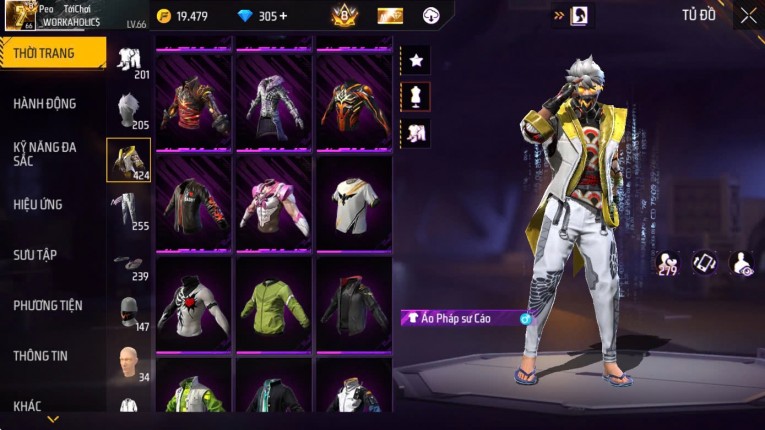Open the mask category with 147 items

(x=128, y=312)
